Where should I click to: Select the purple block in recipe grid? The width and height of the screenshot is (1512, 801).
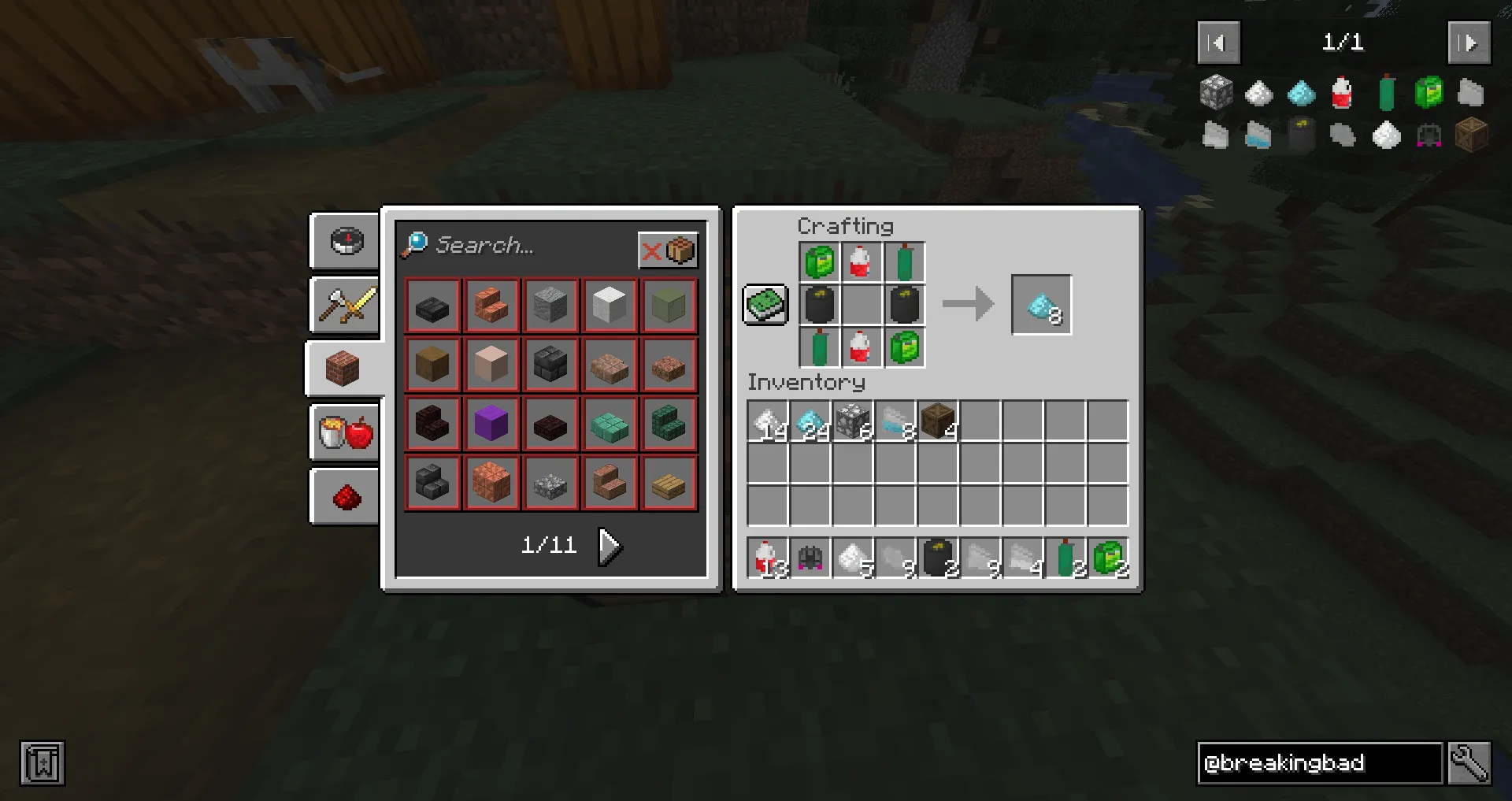[x=491, y=423]
